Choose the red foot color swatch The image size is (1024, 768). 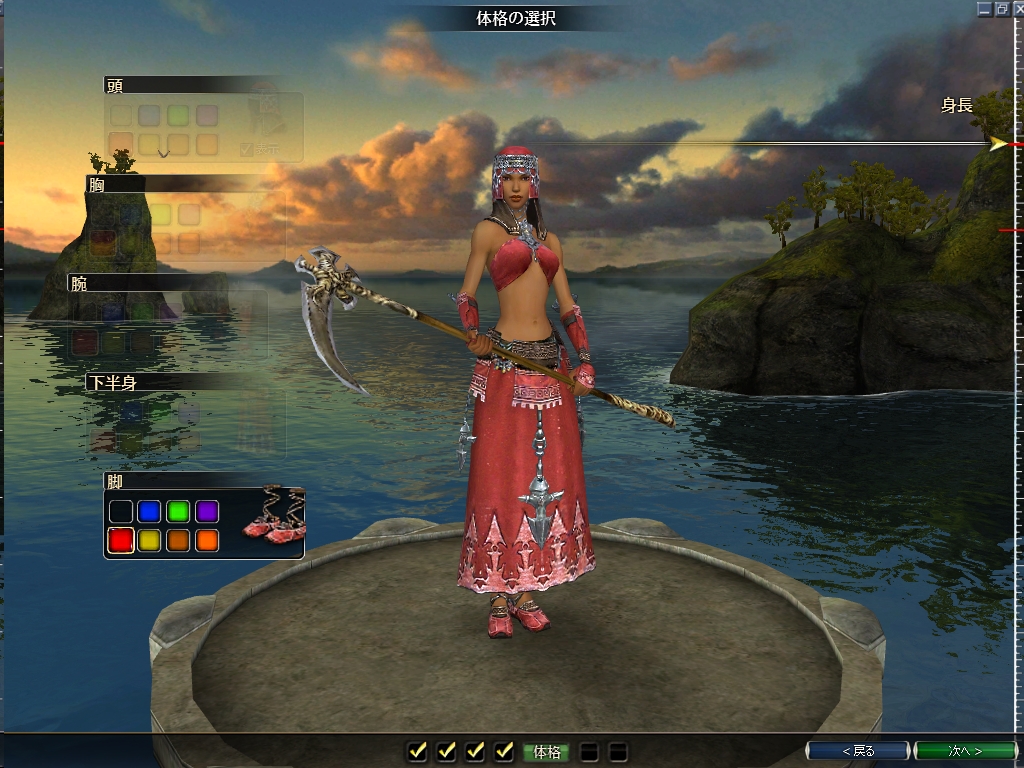tap(121, 541)
